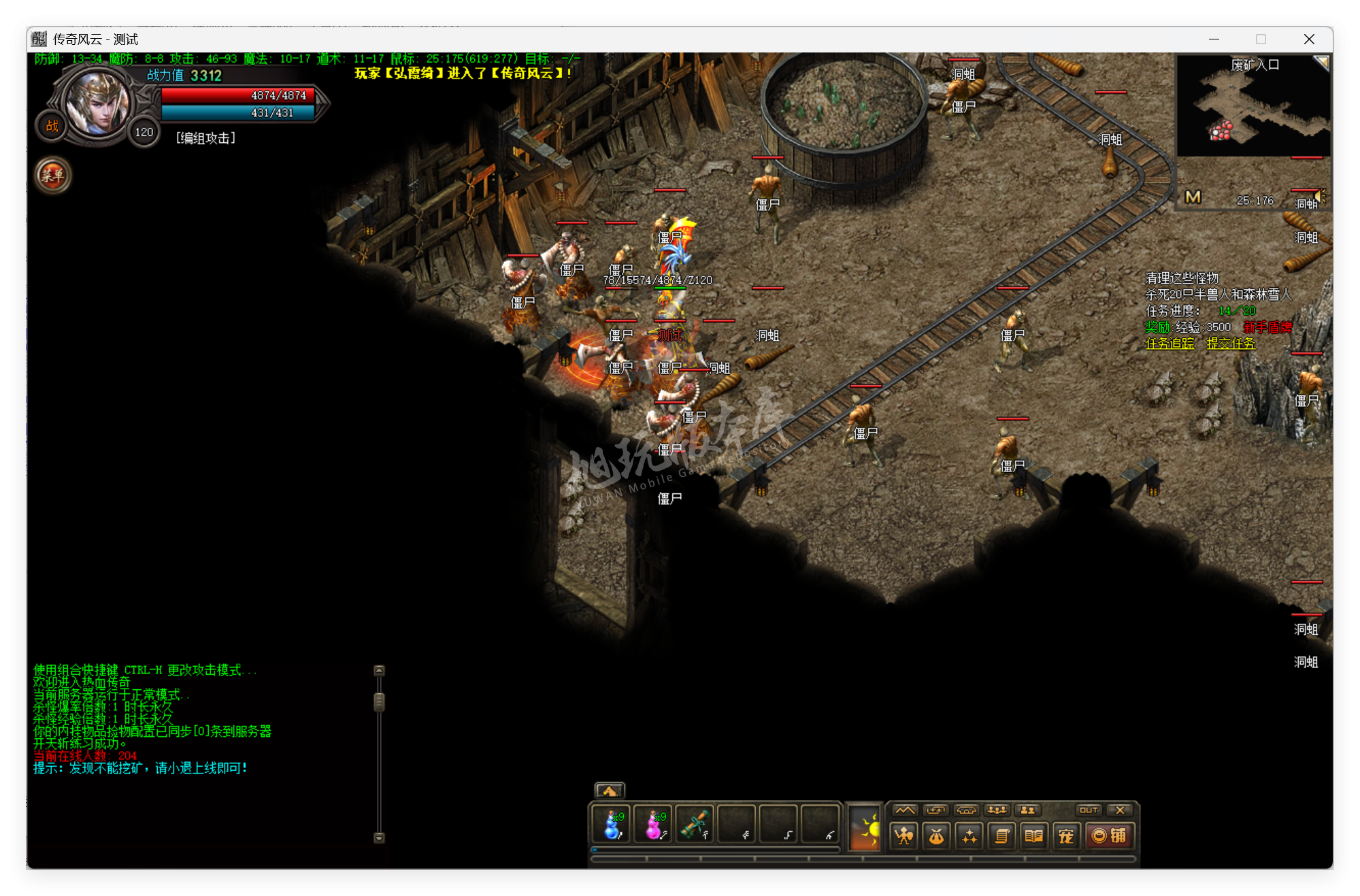Image resolution: width=1360 pixels, height=896 pixels.
Task: Open the round red 菜单 menu button
Action: coord(52,176)
